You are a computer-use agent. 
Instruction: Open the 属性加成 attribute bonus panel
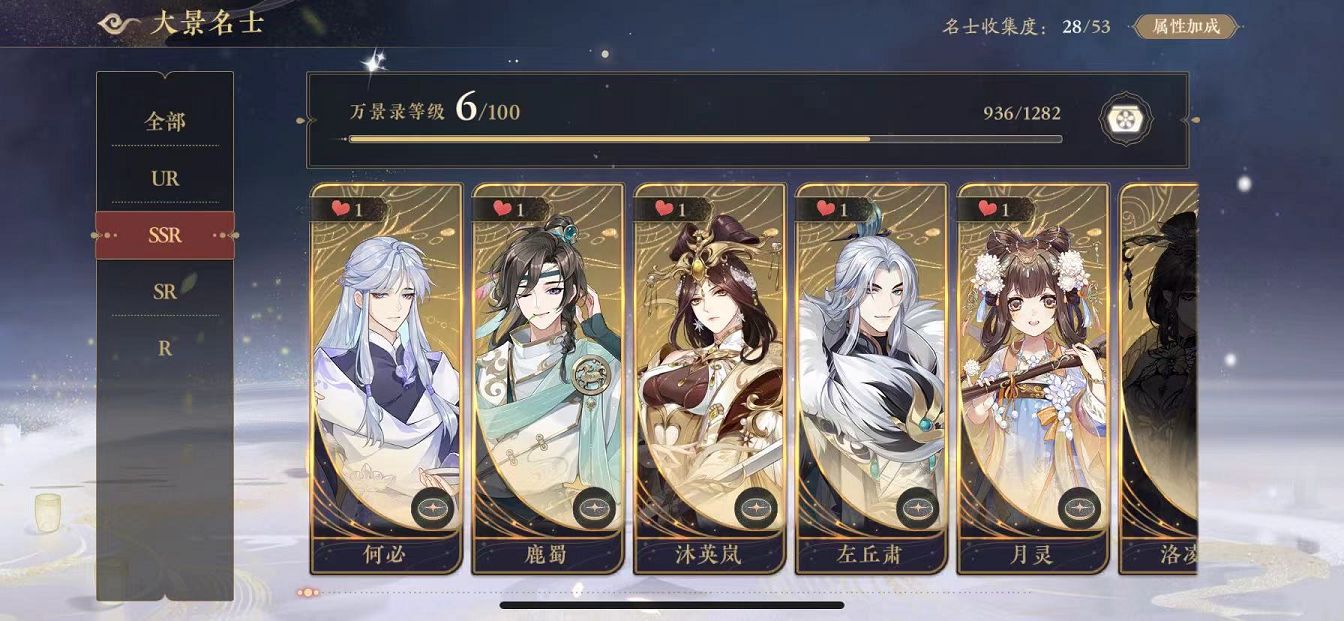pos(1185,27)
